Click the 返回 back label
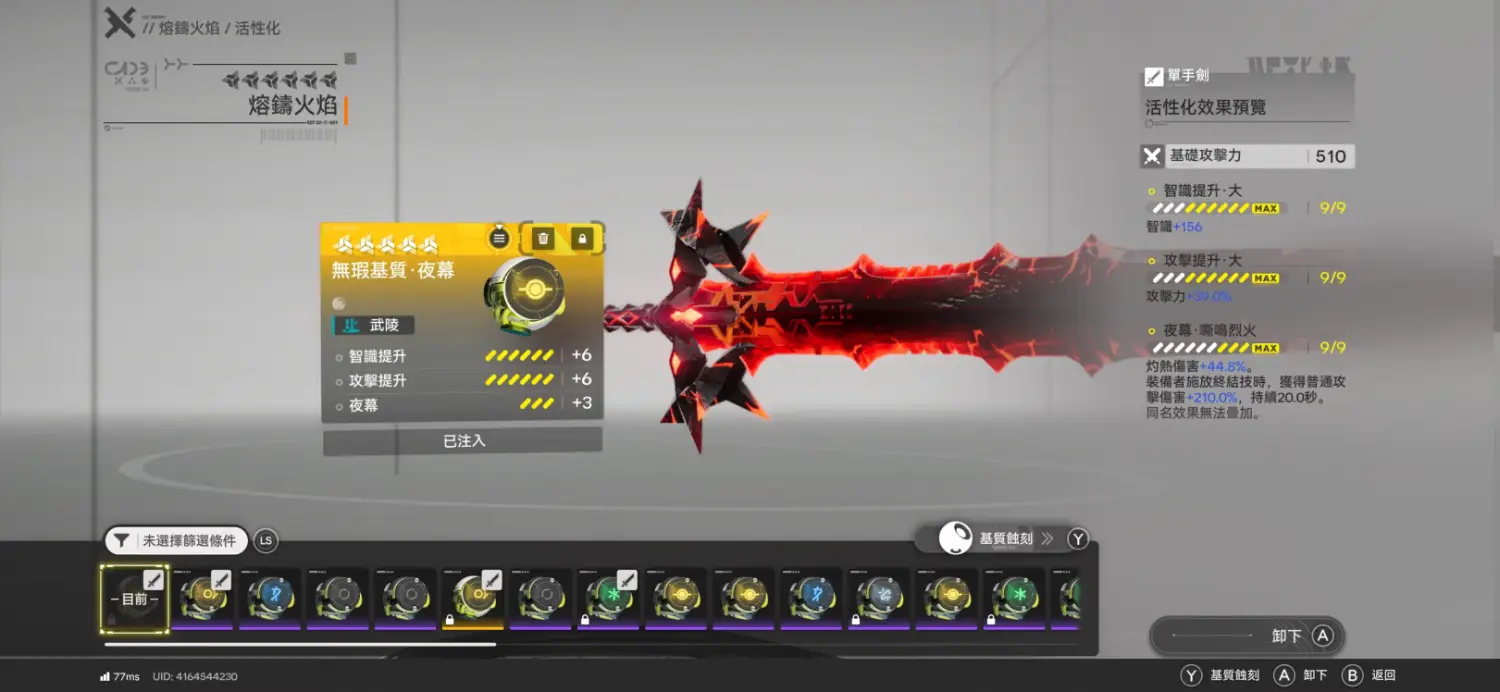The width and height of the screenshot is (1500, 692). (1383, 676)
